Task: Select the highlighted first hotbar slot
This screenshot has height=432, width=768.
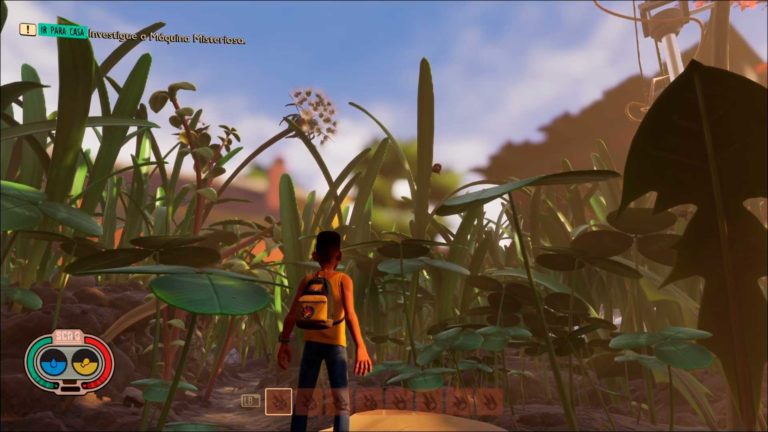Action: (x=279, y=401)
